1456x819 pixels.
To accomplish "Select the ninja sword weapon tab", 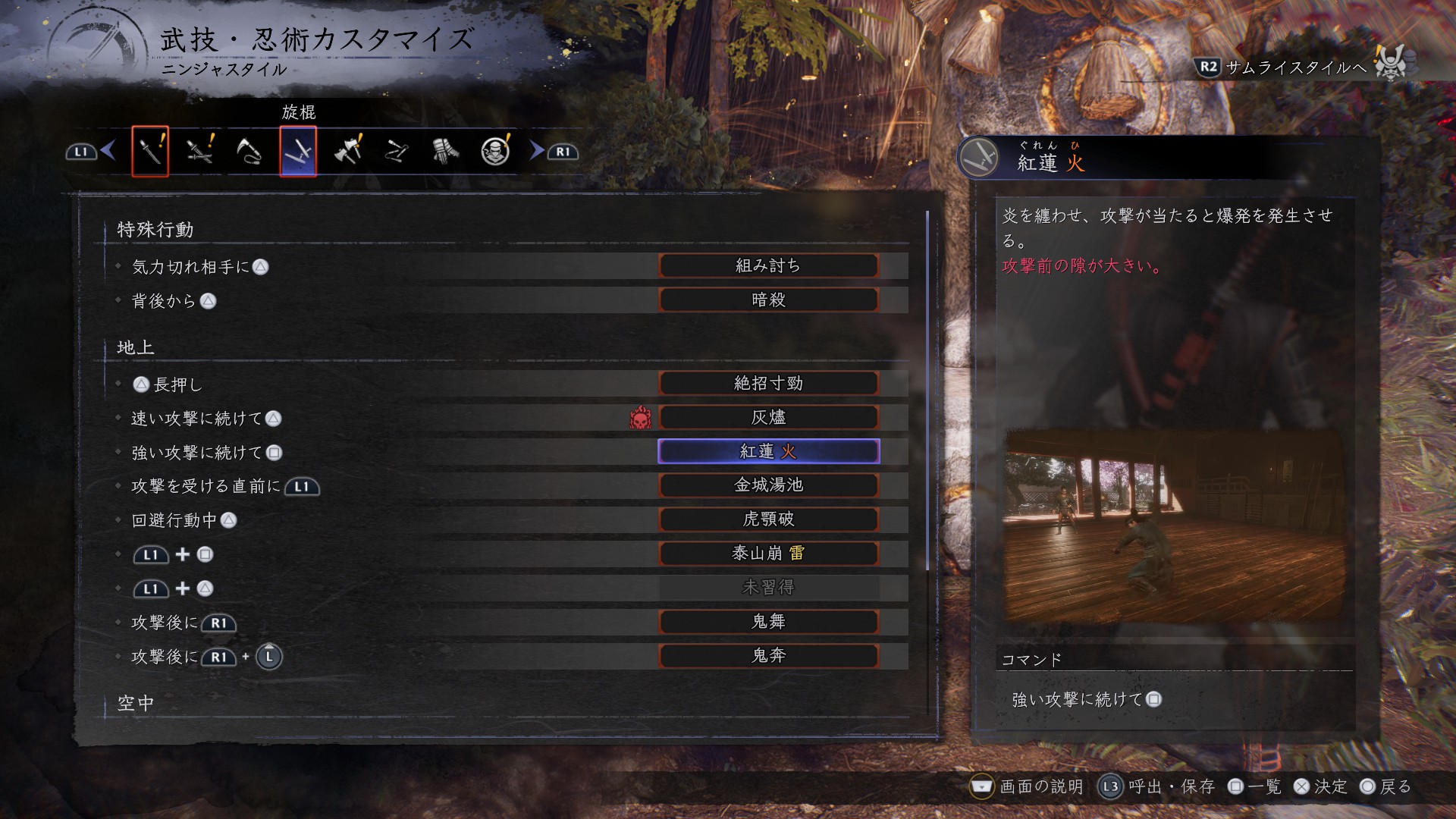I will [150, 152].
